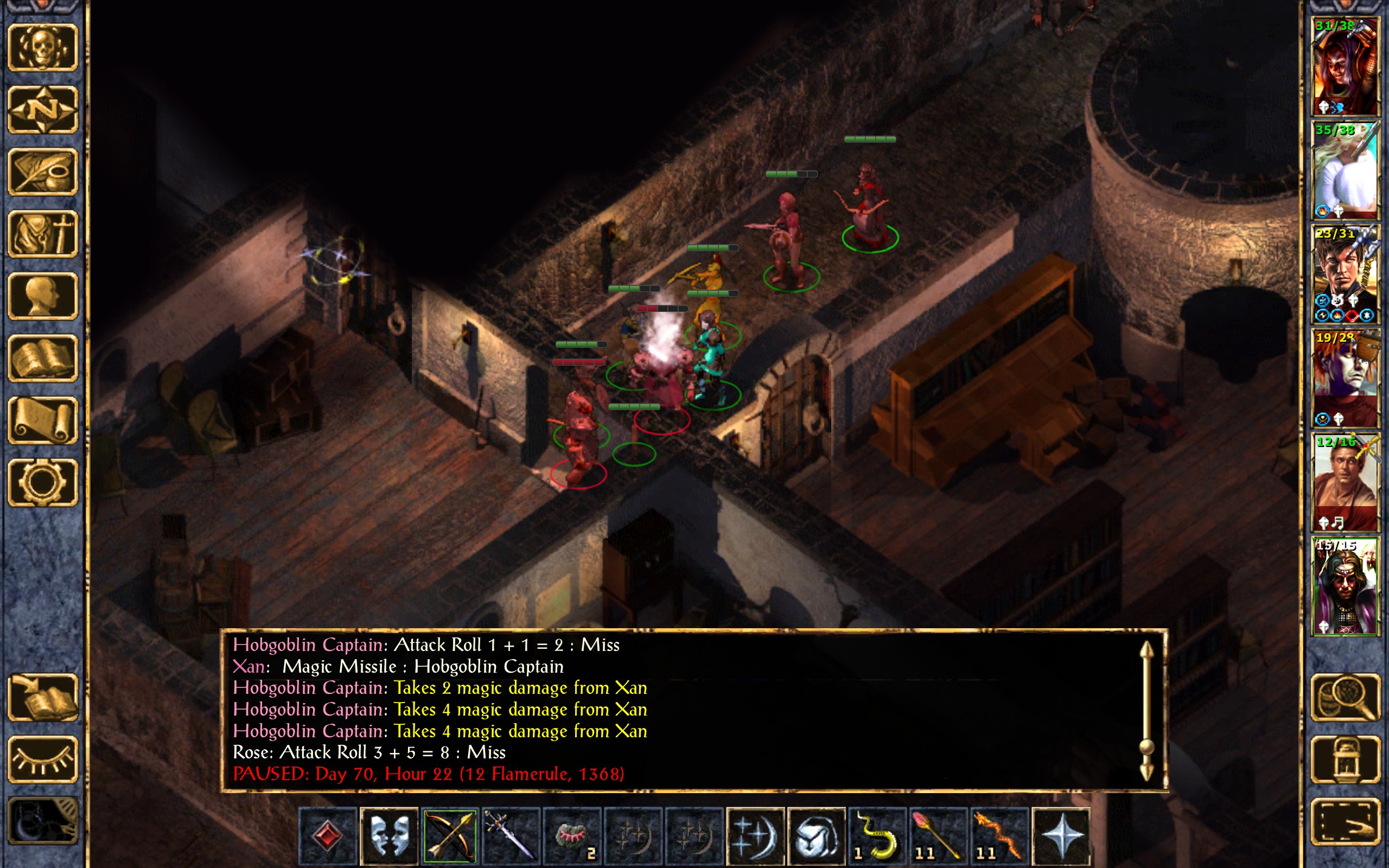Rest the party with lantern button
The width and height of the screenshot is (1389, 868).
pos(1346,759)
